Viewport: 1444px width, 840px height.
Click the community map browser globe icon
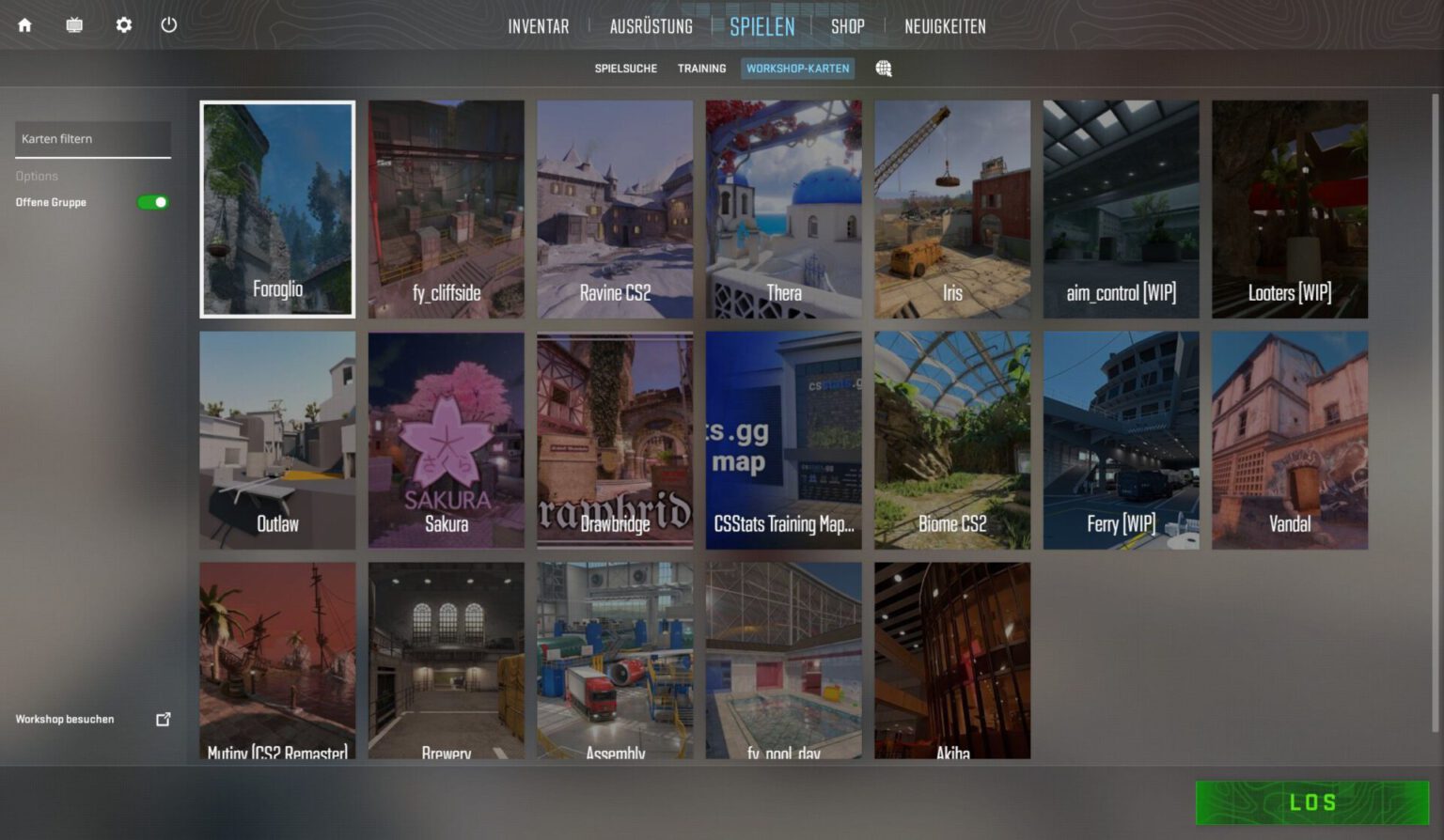tap(883, 68)
